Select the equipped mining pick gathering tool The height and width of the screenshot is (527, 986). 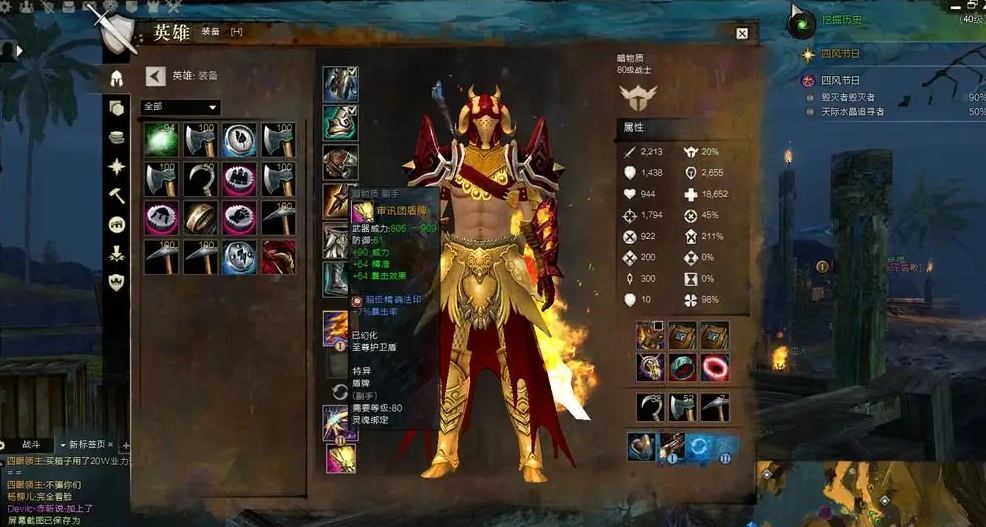coord(715,406)
